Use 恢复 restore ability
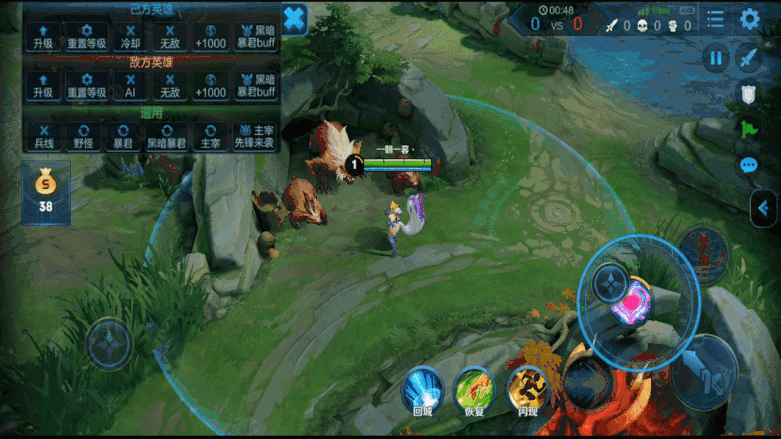The image size is (781, 439). [474, 390]
